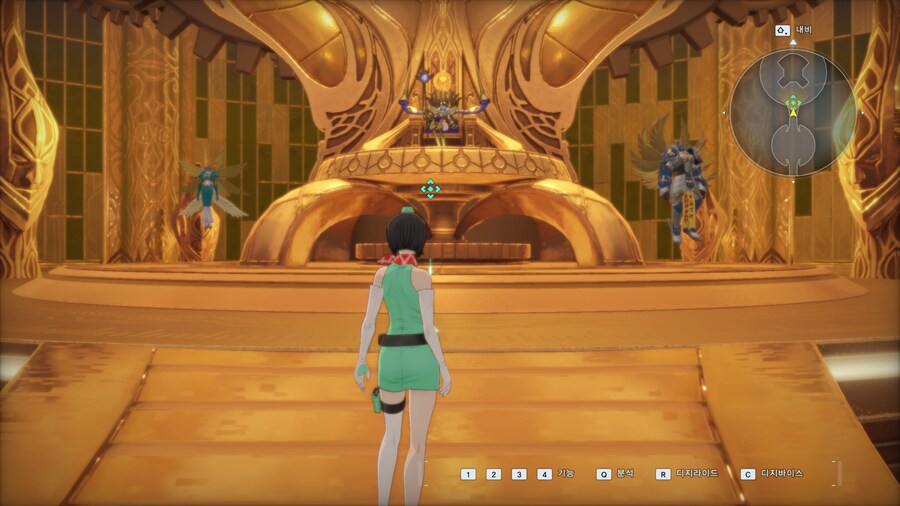Select the green destination marker on the minimap
Viewport: 900px width, 506px height.
pos(792,101)
